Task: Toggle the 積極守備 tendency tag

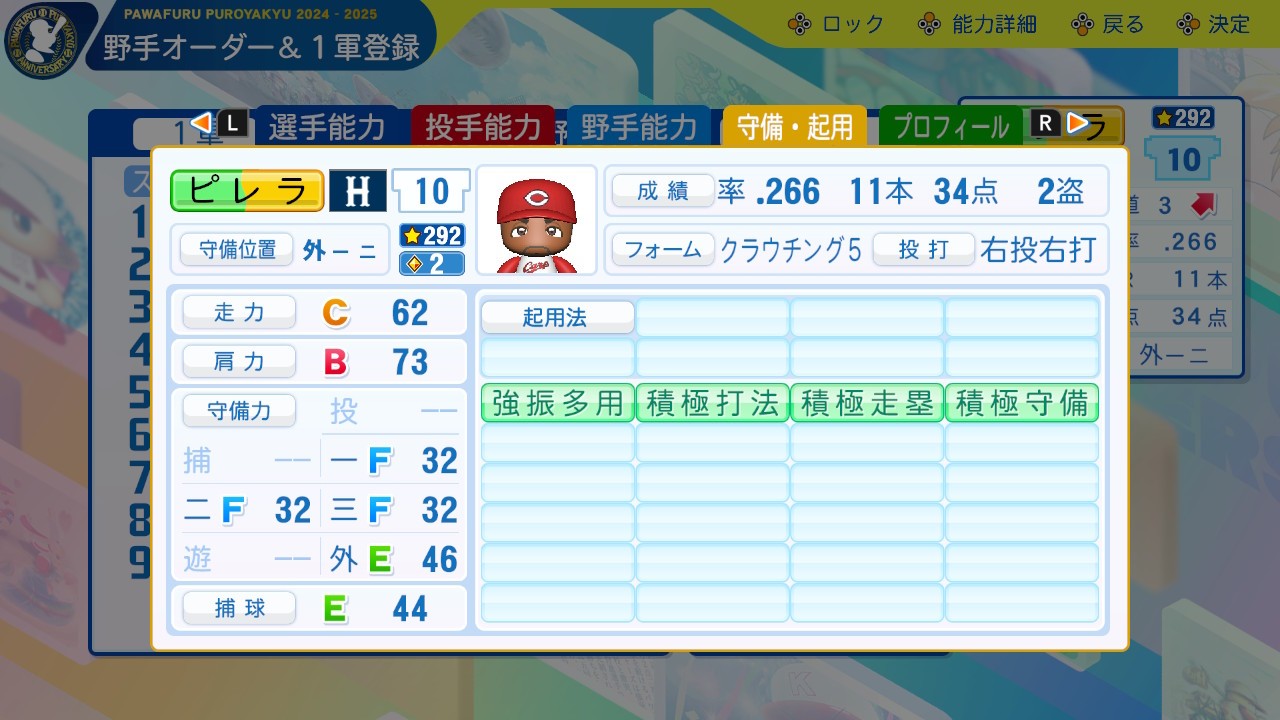Action: click(x=1021, y=403)
